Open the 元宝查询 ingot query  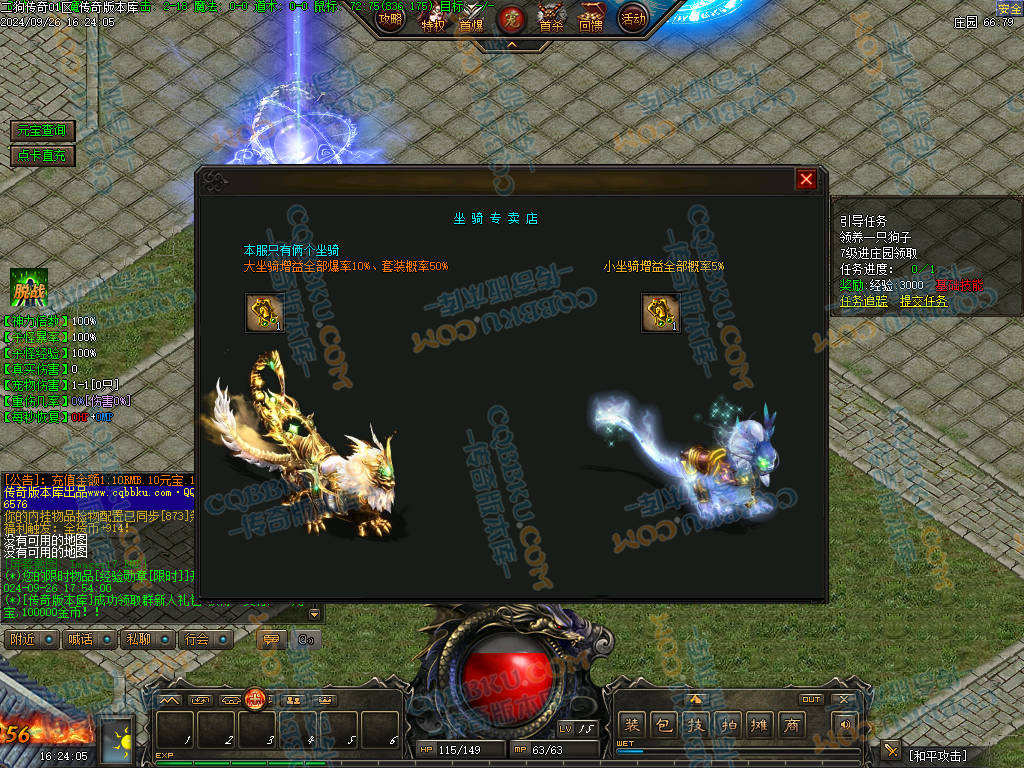(x=42, y=131)
